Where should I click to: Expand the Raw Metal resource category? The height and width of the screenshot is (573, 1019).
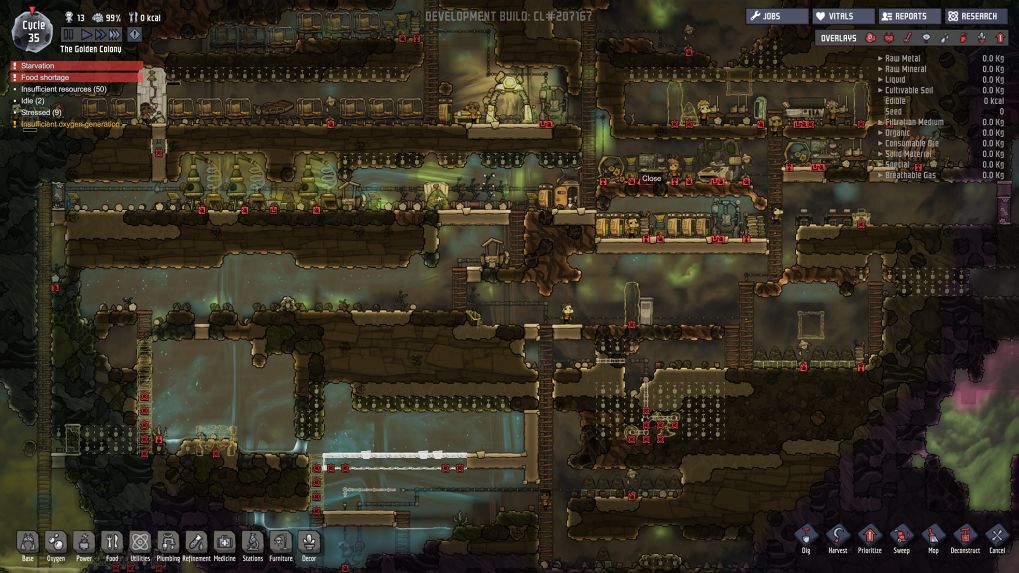coord(901,58)
